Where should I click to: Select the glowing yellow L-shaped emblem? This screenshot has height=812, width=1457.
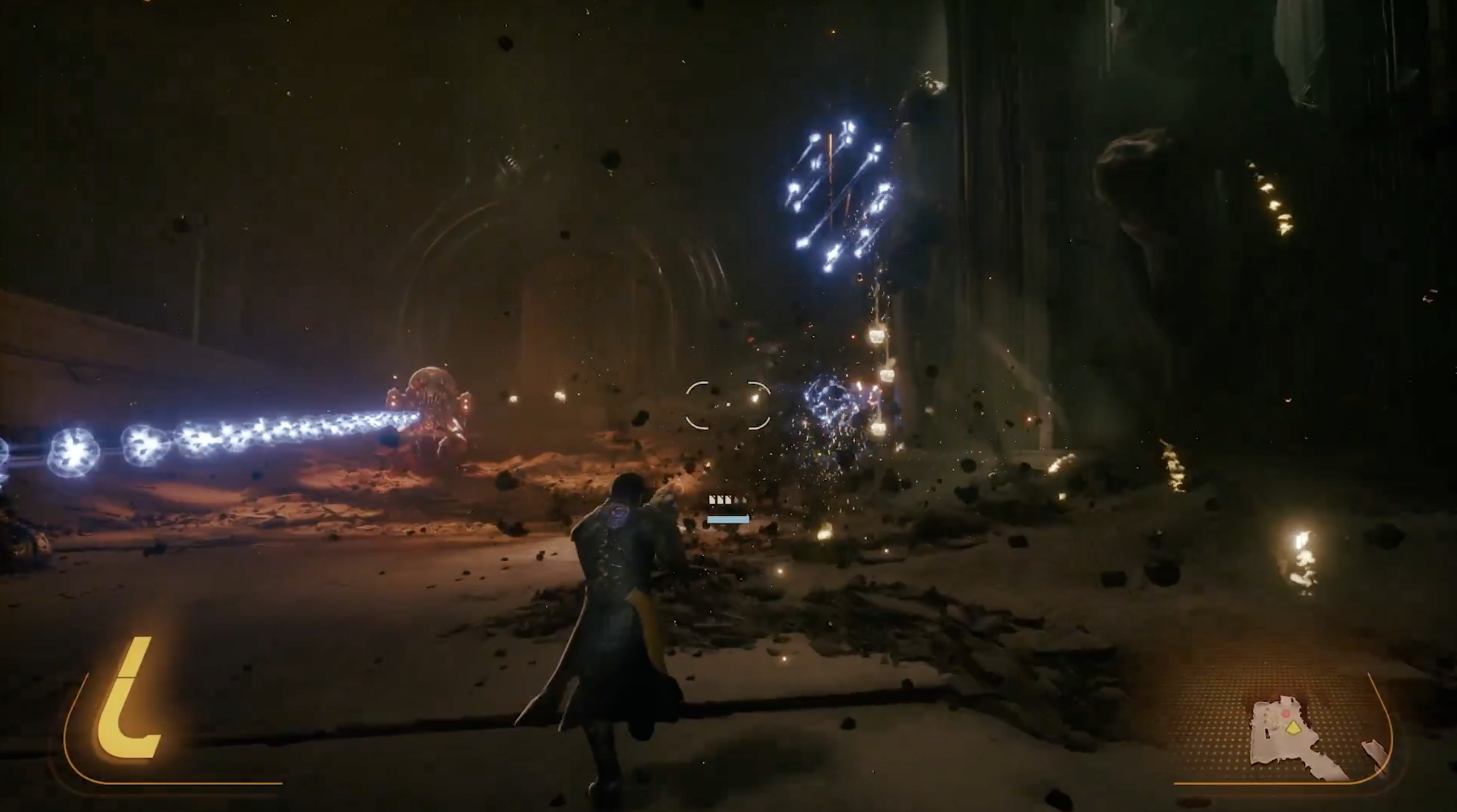click(x=129, y=701)
